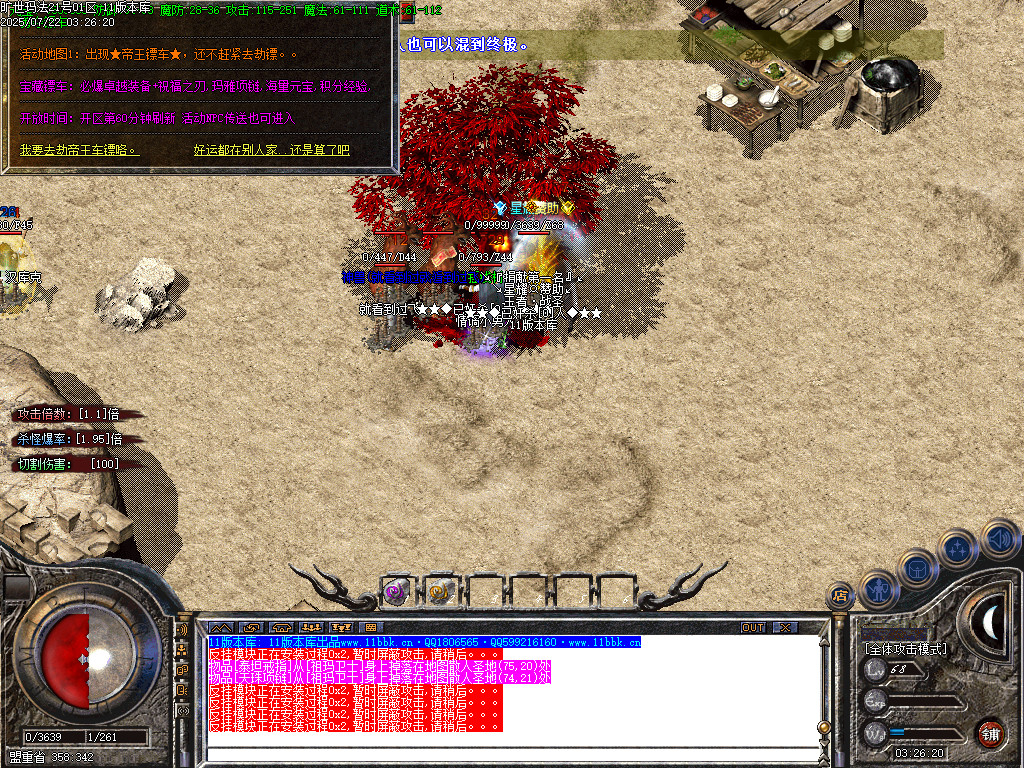Screen dimensions: 1024x768
Task: Select the purple scroll item in belt
Action: coord(396,591)
